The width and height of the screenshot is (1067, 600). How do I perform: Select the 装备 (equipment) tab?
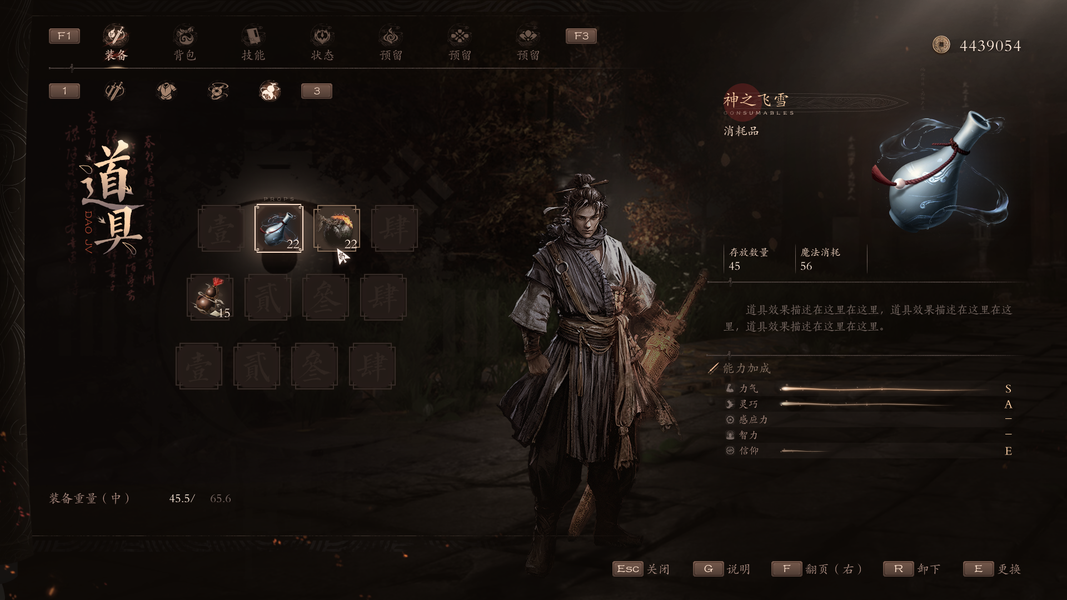[116, 42]
